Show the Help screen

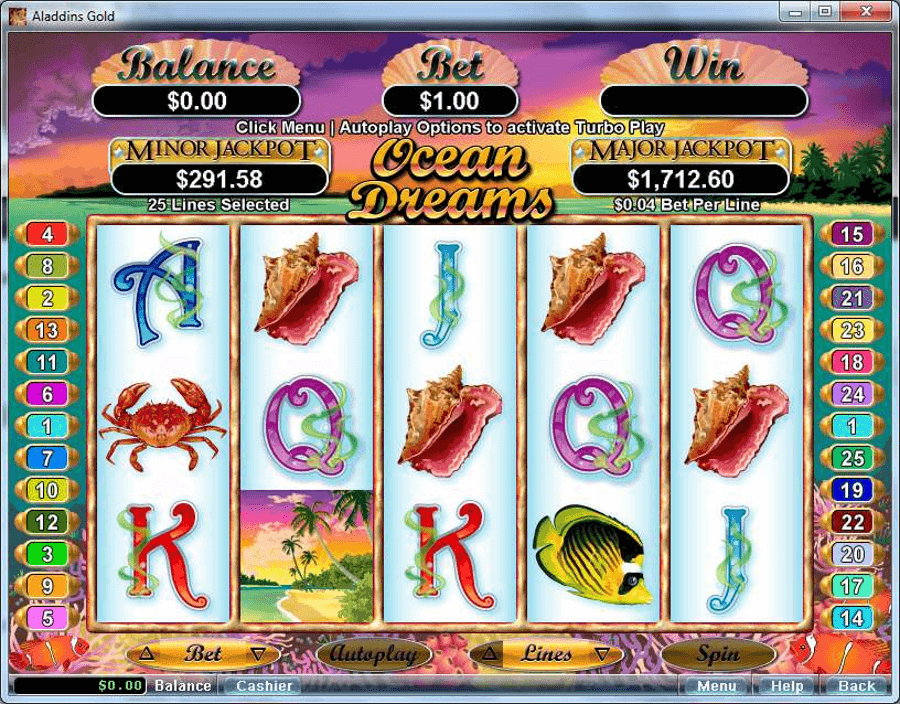786,686
